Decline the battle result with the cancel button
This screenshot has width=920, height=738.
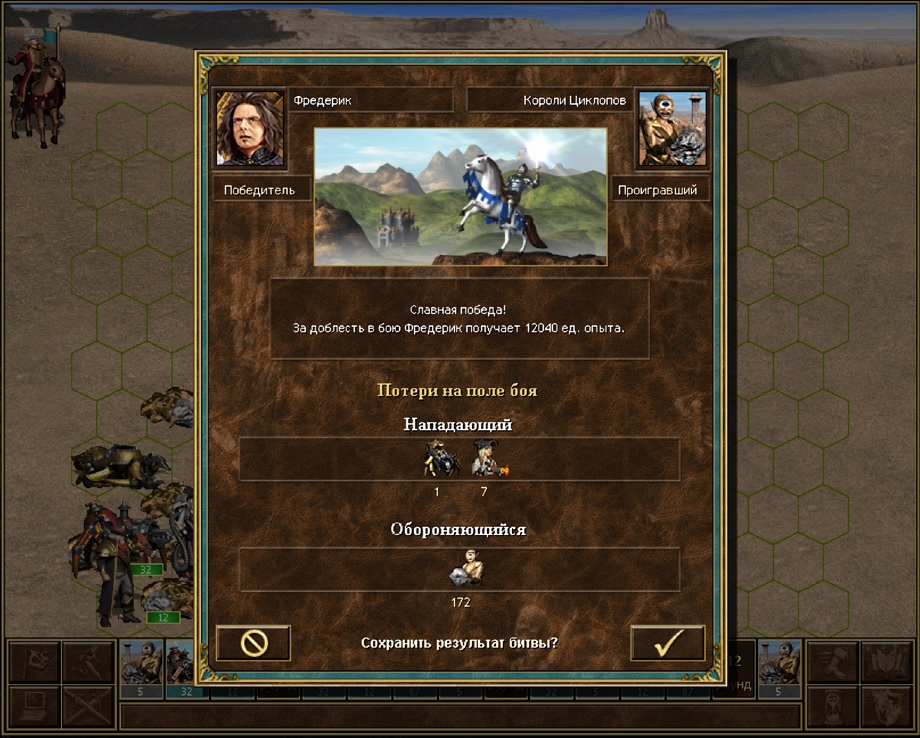click(x=253, y=643)
